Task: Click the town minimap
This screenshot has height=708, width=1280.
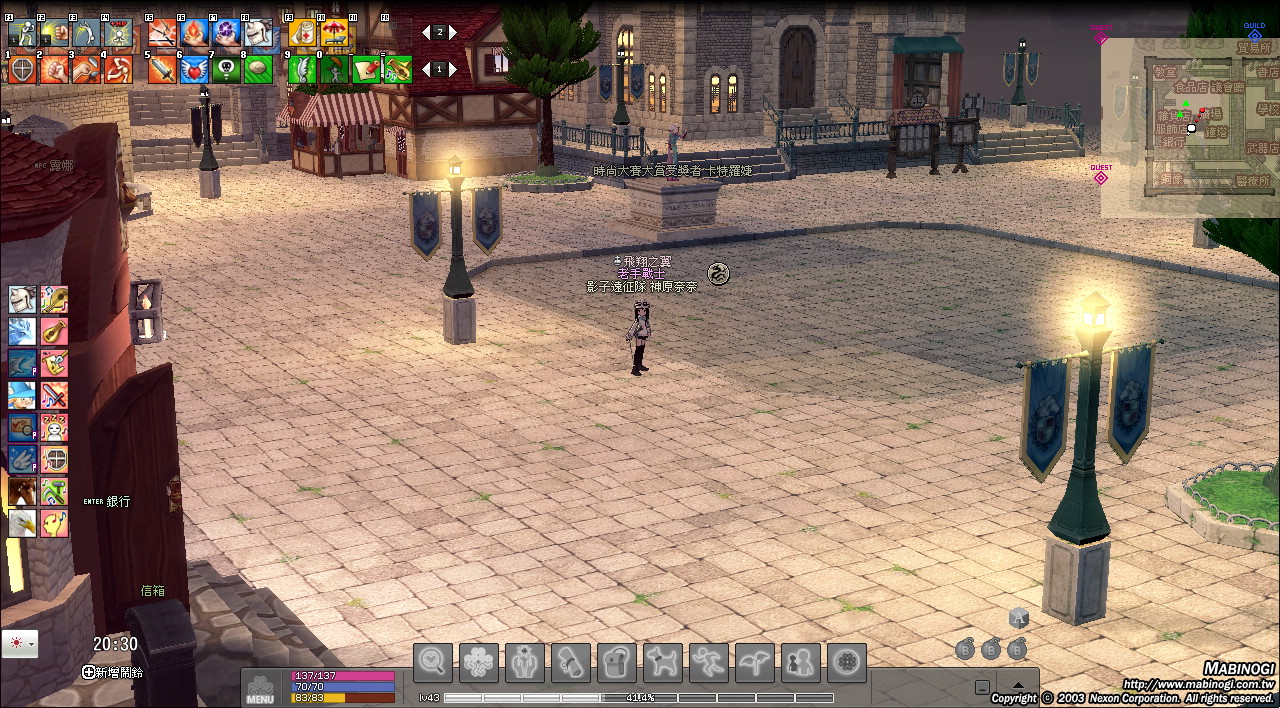Action: coord(1190,128)
